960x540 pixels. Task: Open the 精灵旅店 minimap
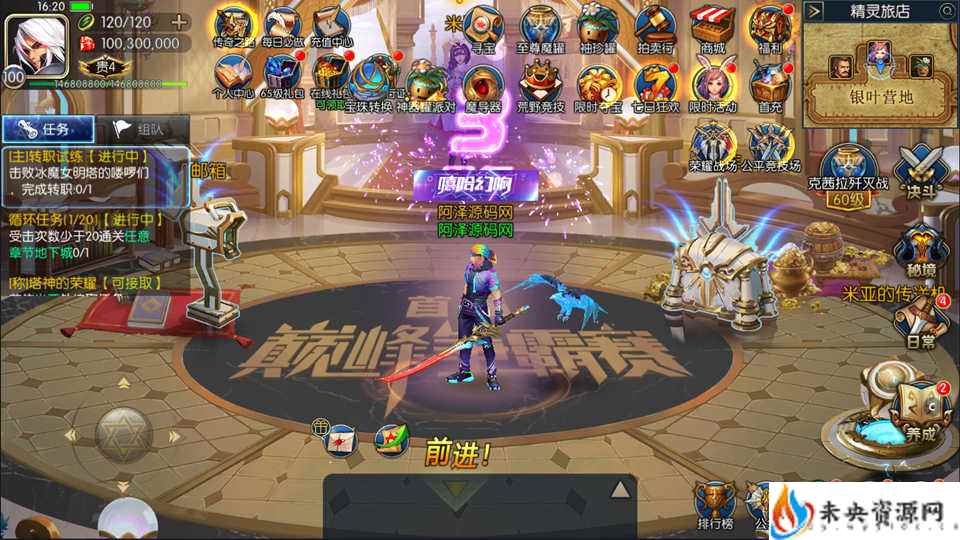pos(880,75)
